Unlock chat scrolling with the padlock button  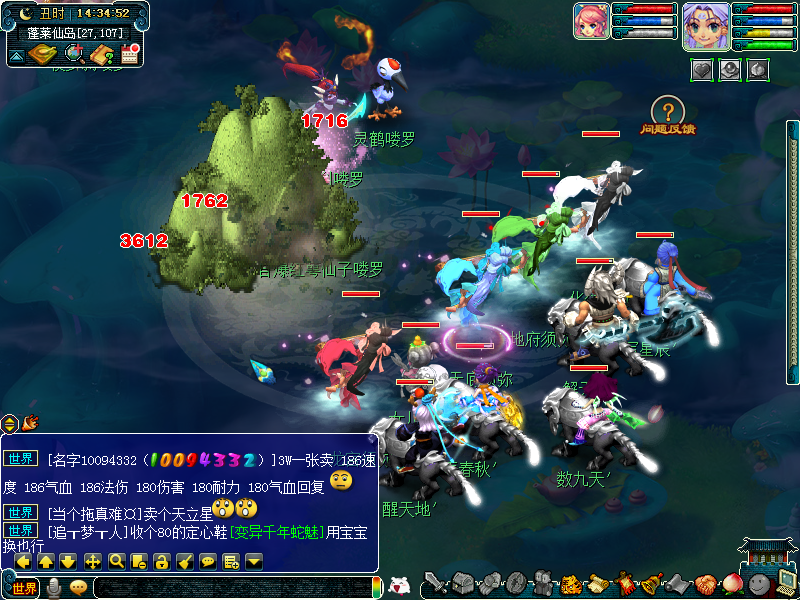point(161,561)
